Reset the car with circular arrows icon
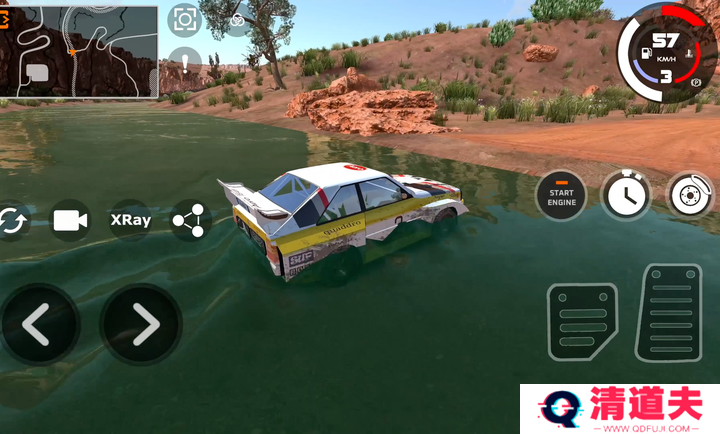Image resolution: width=720 pixels, height=434 pixels. [12, 221]
